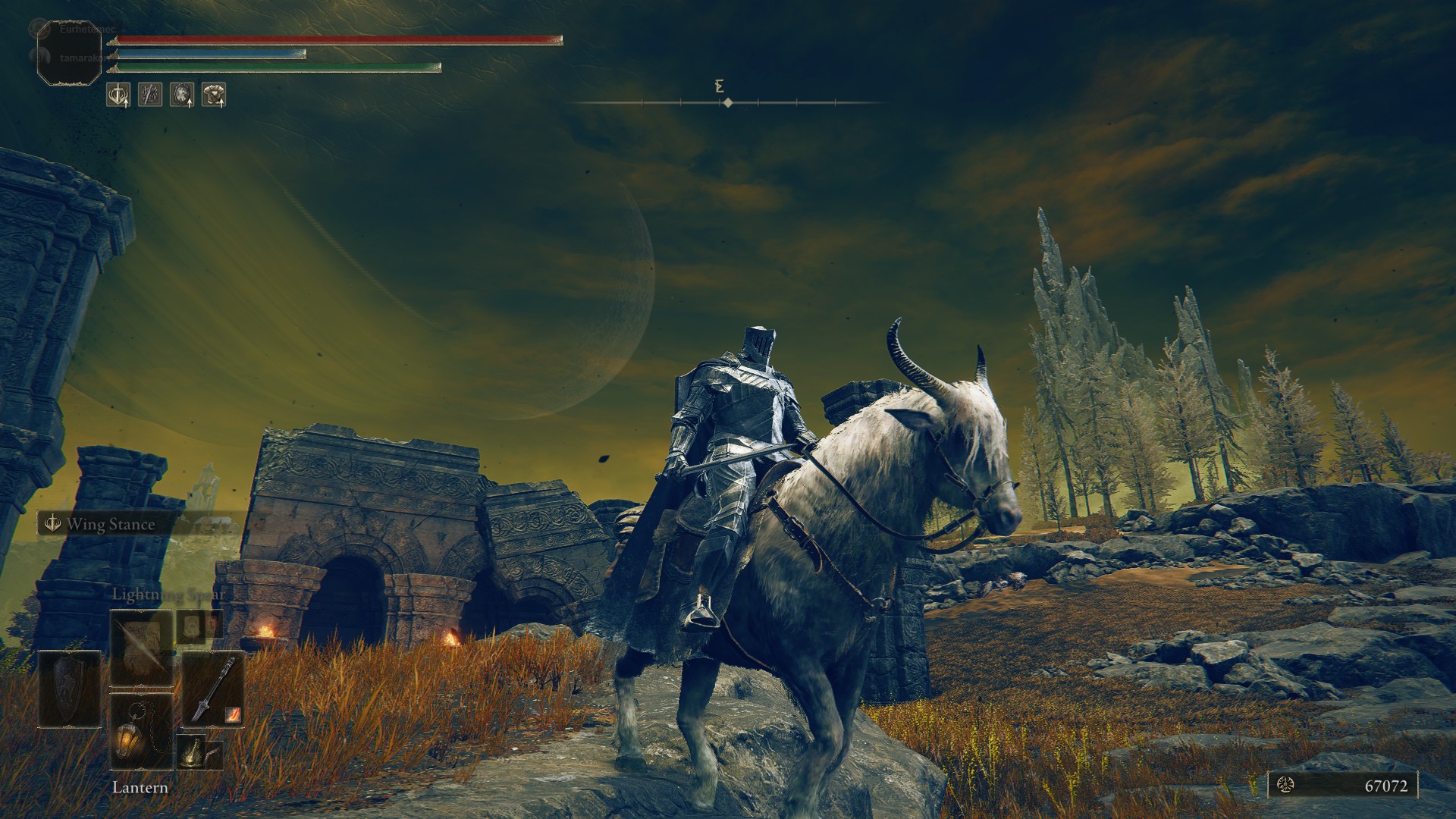Image resolution: width=1456 pixels, height=819 pixels.
Task: Select the Lightning Spear spell slot
Action: click(141, 647)
